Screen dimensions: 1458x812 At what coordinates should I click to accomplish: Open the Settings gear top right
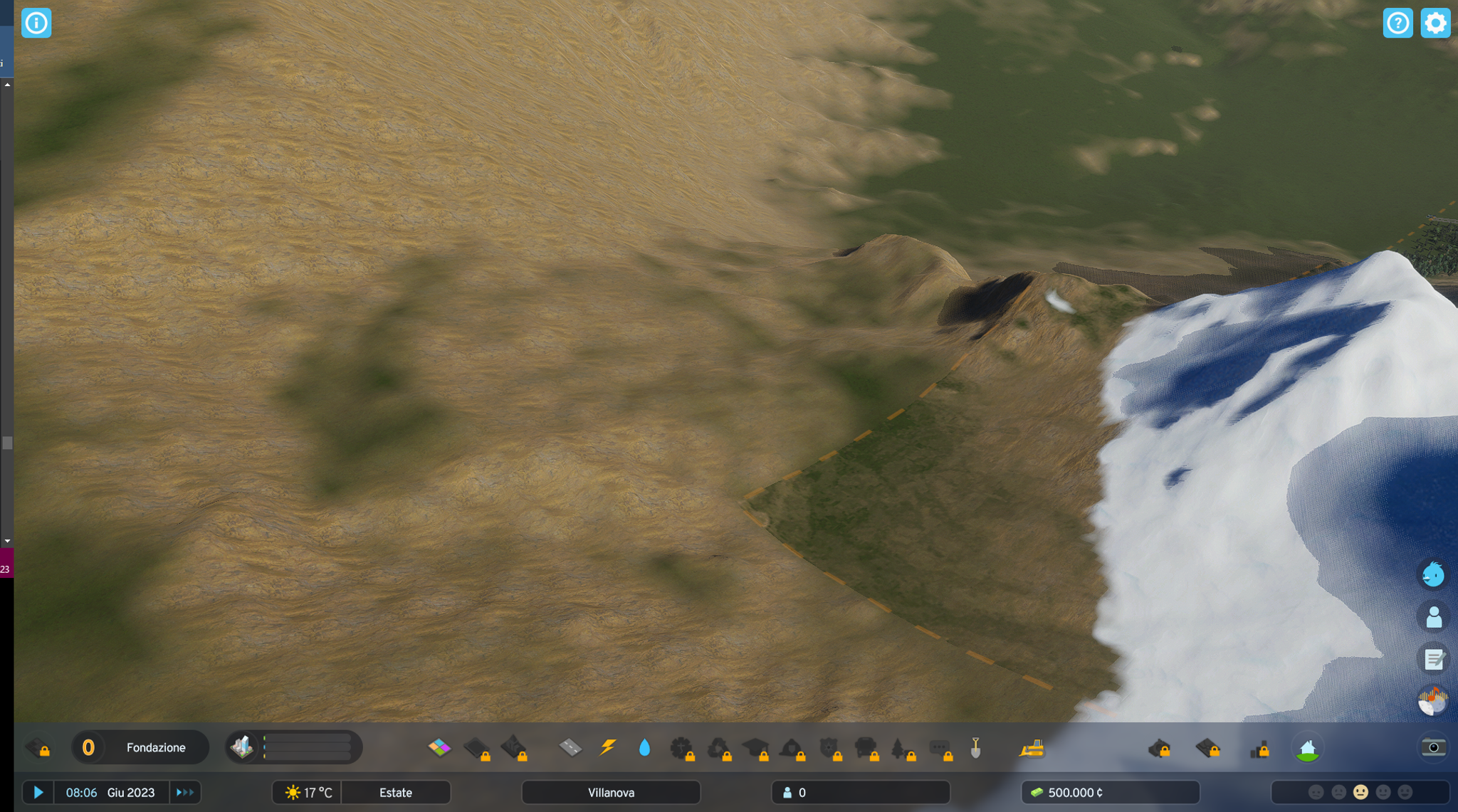tap(1435, 23)
